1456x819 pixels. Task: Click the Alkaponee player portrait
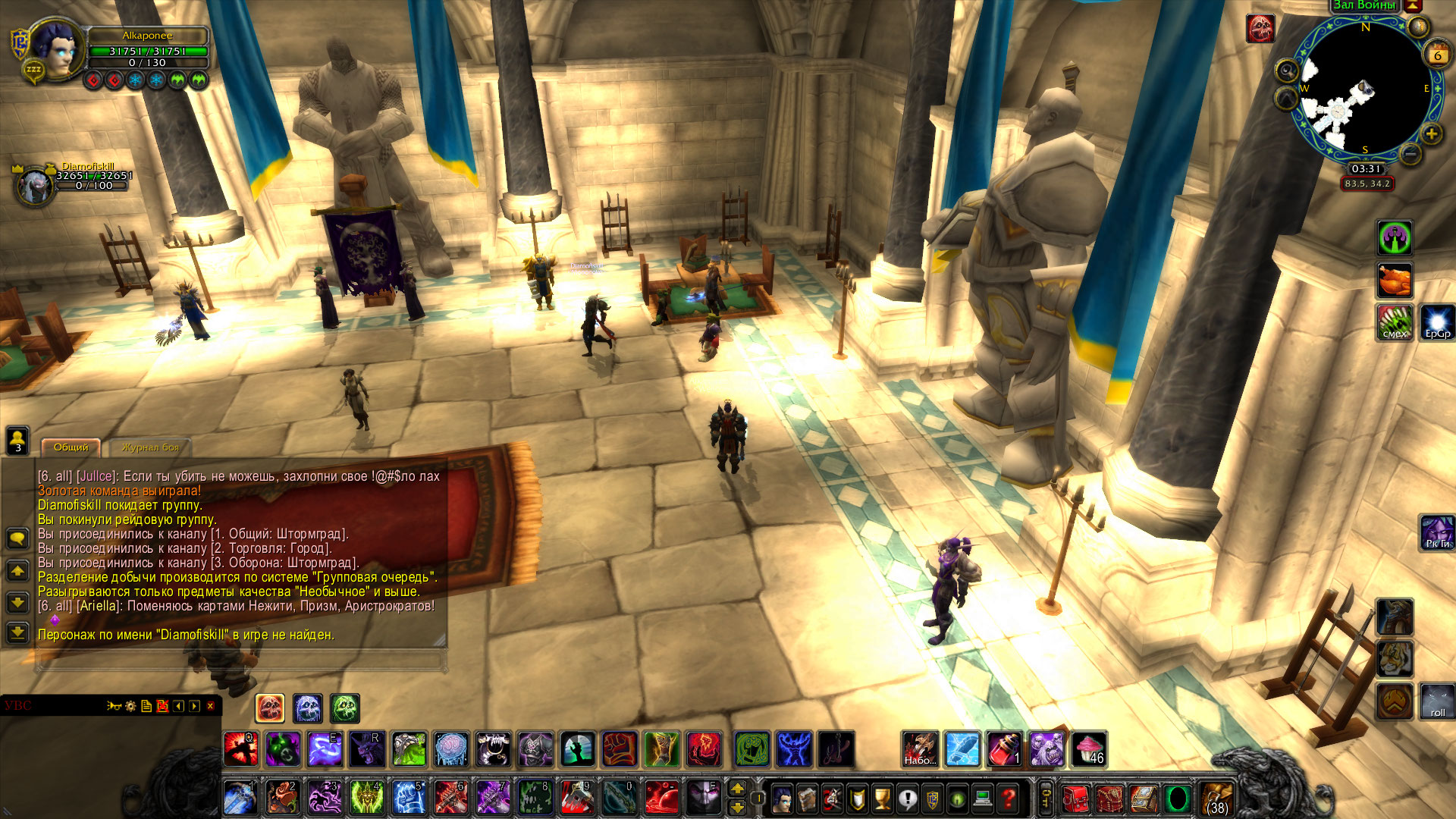click(x=57, y=48)
